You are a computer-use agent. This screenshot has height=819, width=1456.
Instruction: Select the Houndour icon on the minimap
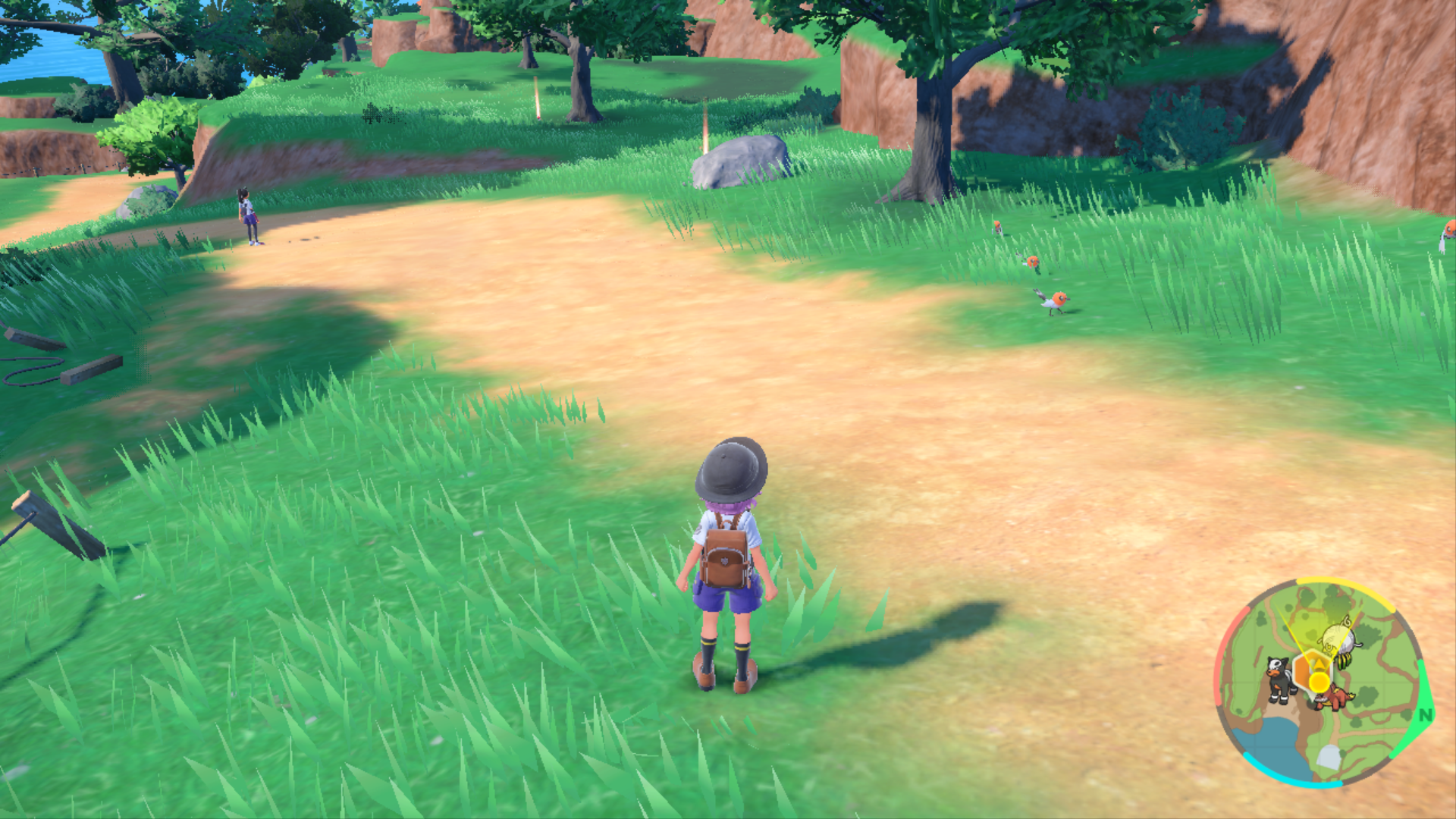pyautogui.click(x=1279, y=679)
